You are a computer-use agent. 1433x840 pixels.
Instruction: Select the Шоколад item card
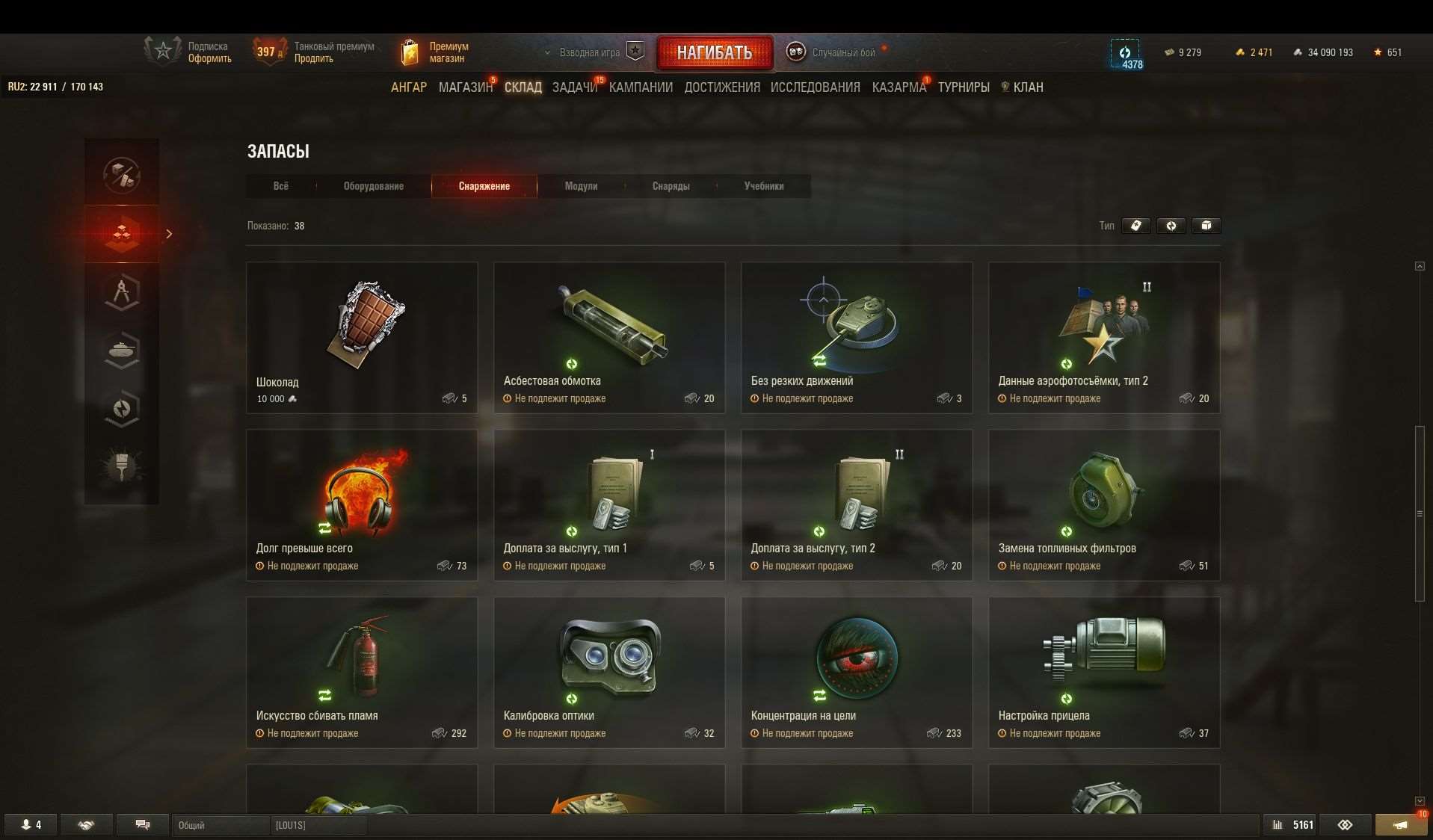tap(362, 336)
